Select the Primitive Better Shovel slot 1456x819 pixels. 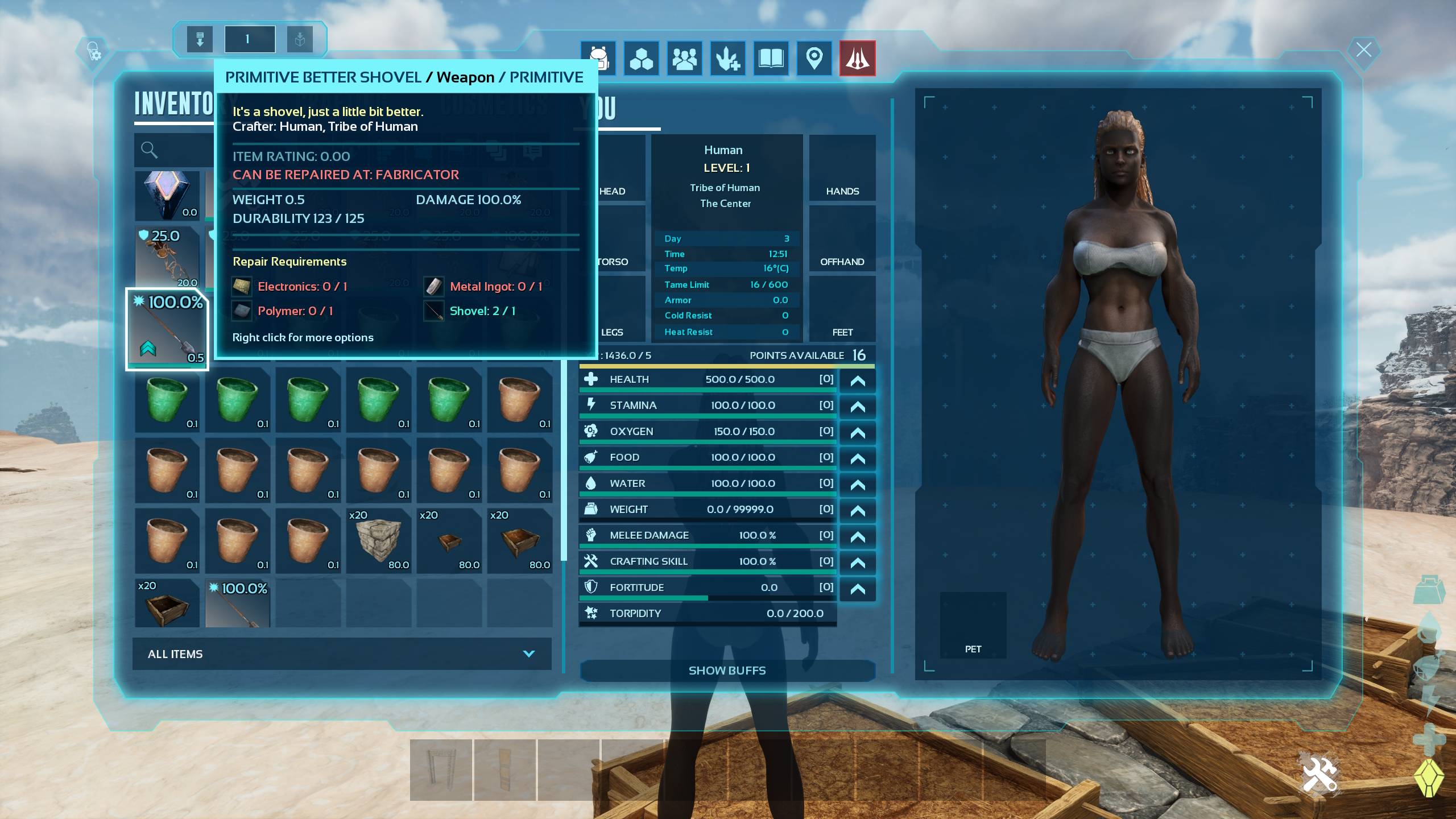pos(167,330)
